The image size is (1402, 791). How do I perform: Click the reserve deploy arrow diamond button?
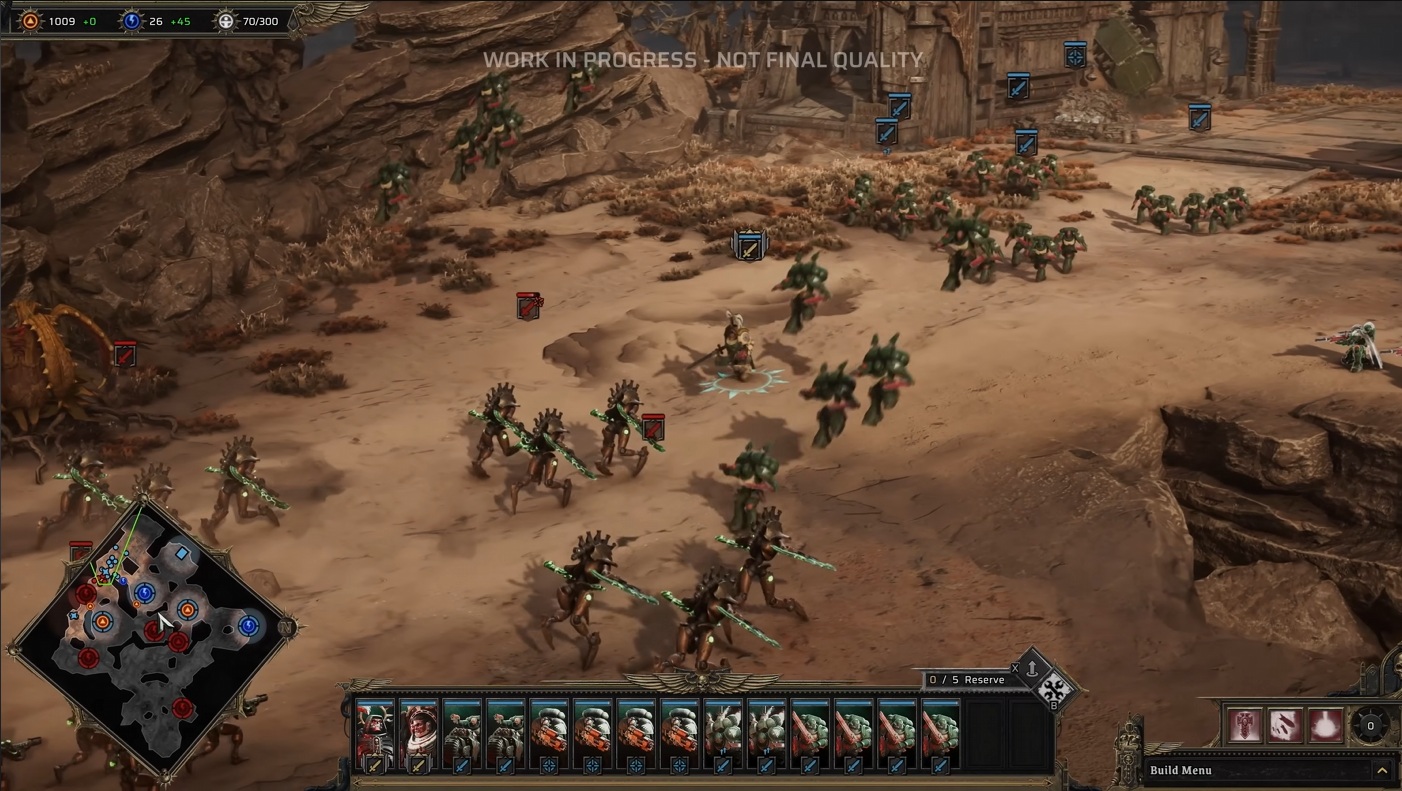pos(1032,668)
